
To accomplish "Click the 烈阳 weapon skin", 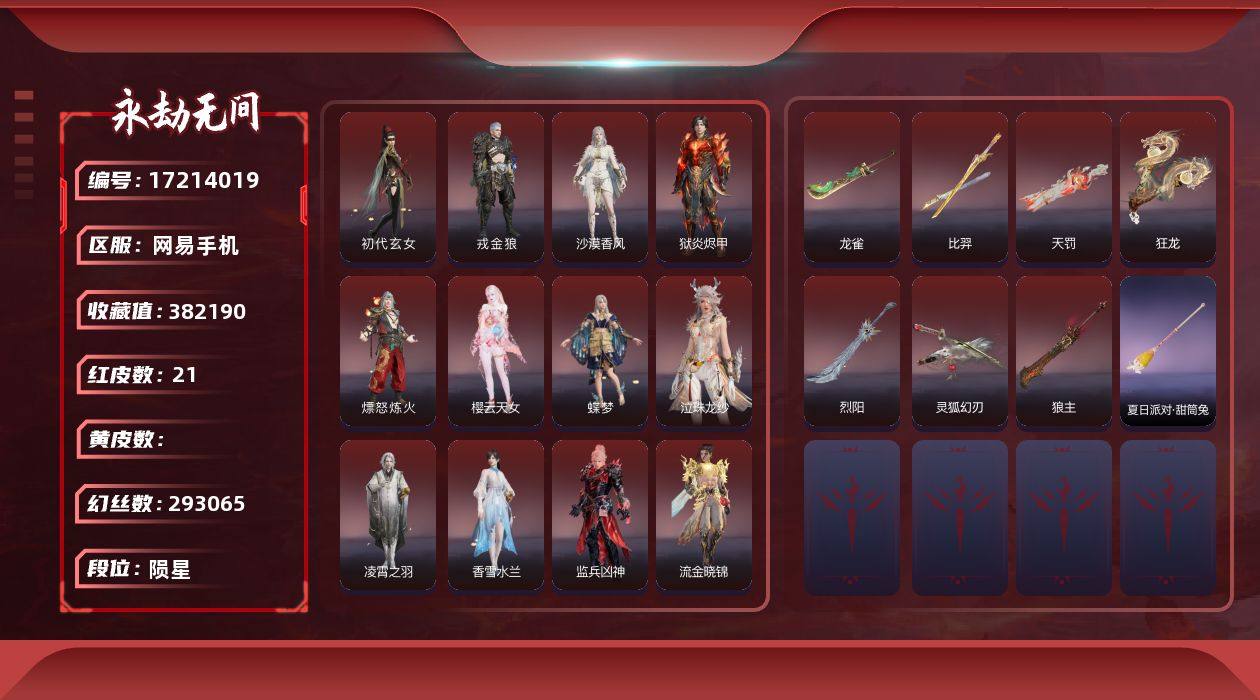I will point(852,351).
